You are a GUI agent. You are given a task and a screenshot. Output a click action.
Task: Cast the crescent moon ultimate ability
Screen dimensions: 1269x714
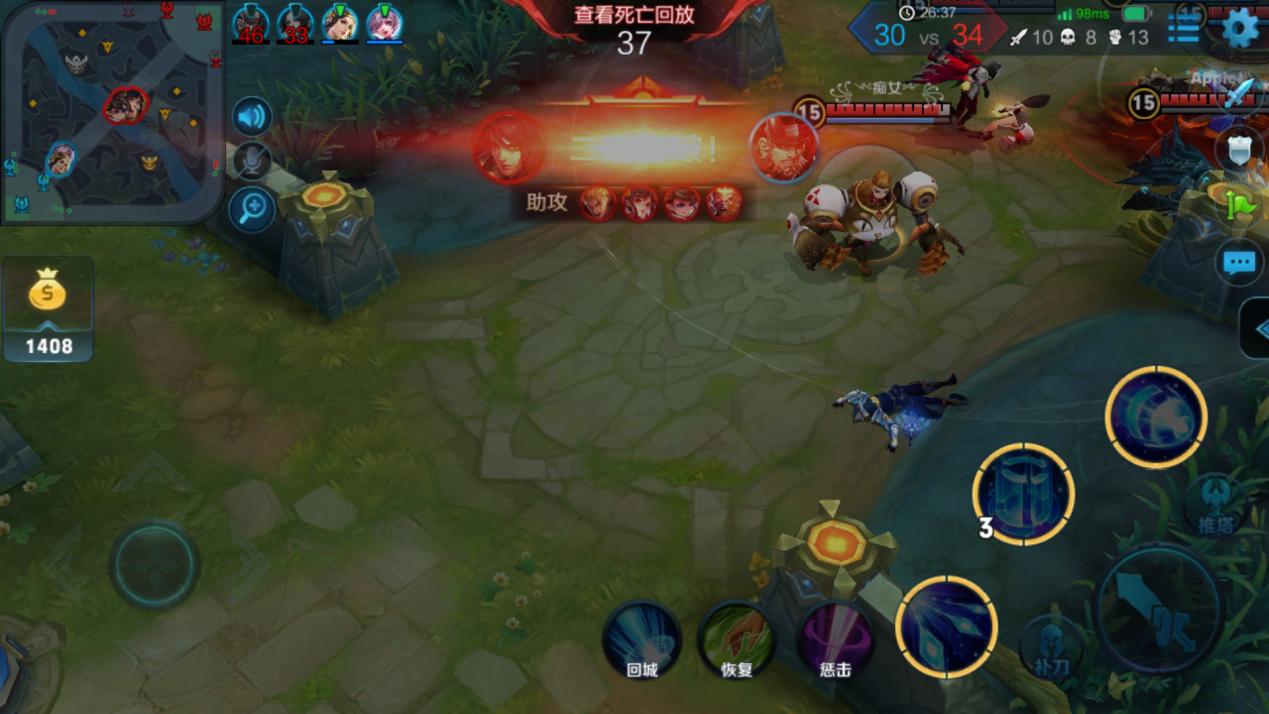(1155, 416)
